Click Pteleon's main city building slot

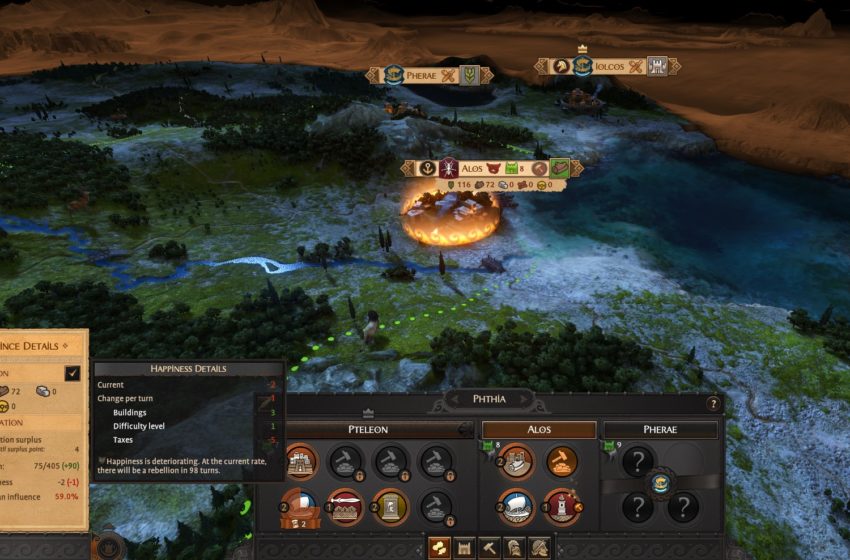click(x=302, y=461)
